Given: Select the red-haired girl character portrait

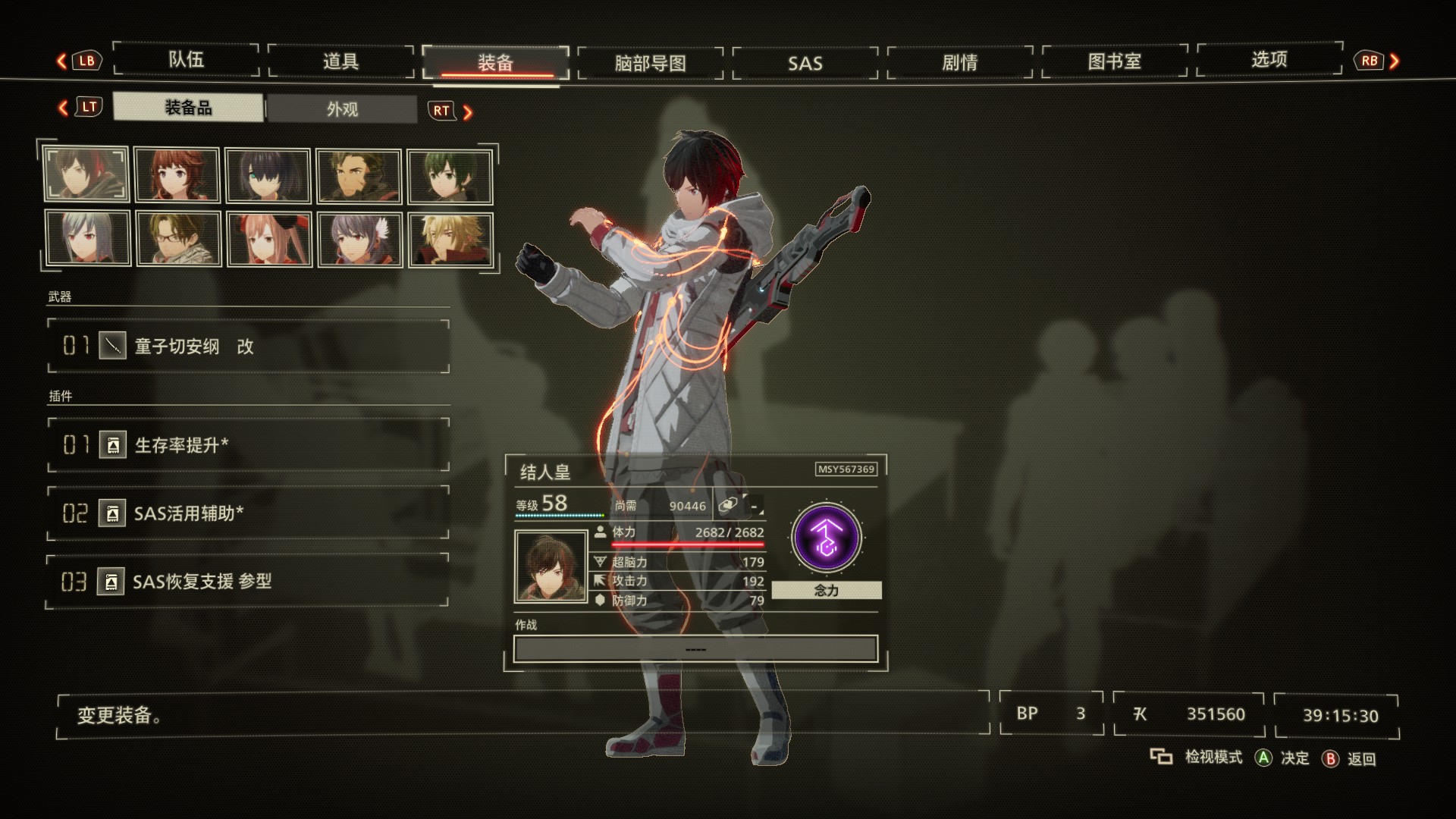Looking at the screenshot, I should point(177,175).
